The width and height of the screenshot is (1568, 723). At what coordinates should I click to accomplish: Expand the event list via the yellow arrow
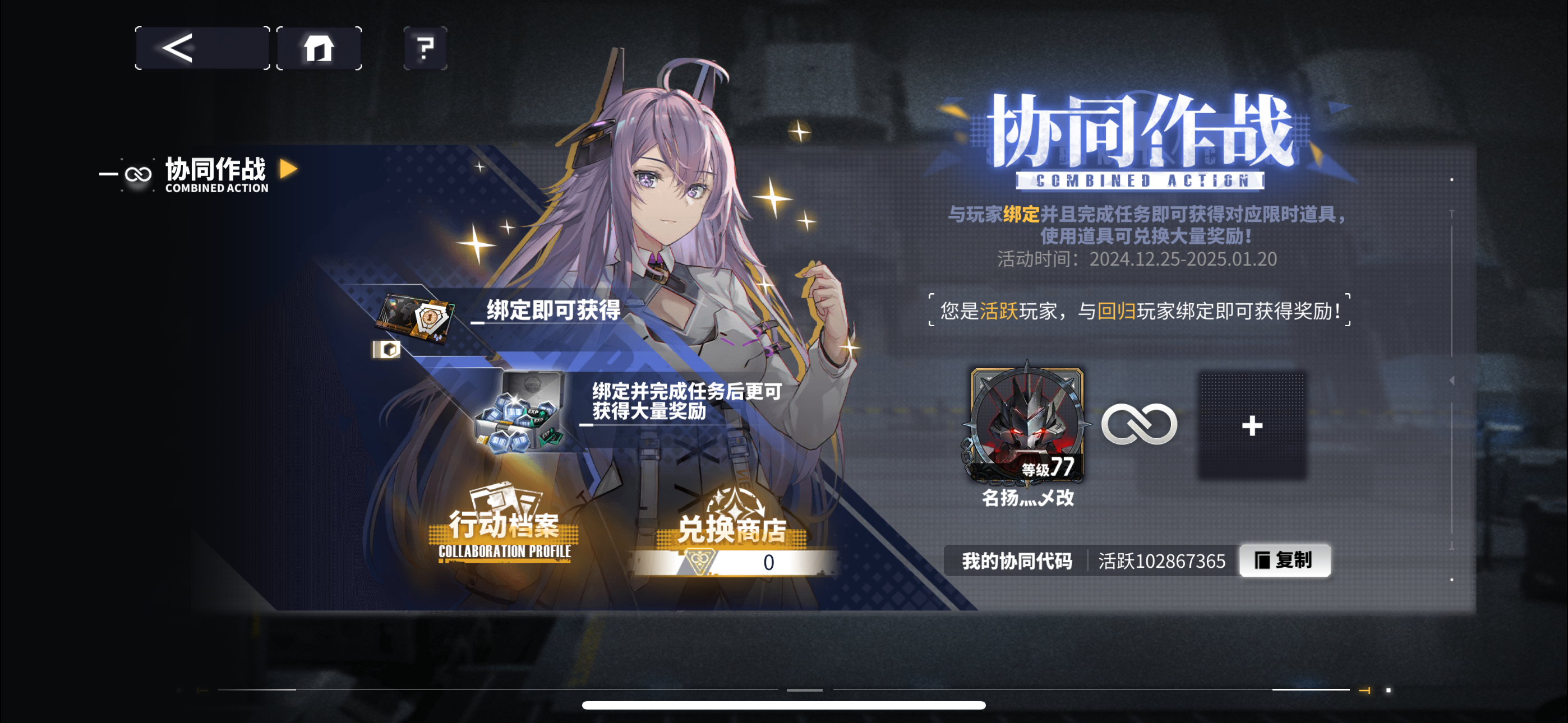(x=287, y=171)
